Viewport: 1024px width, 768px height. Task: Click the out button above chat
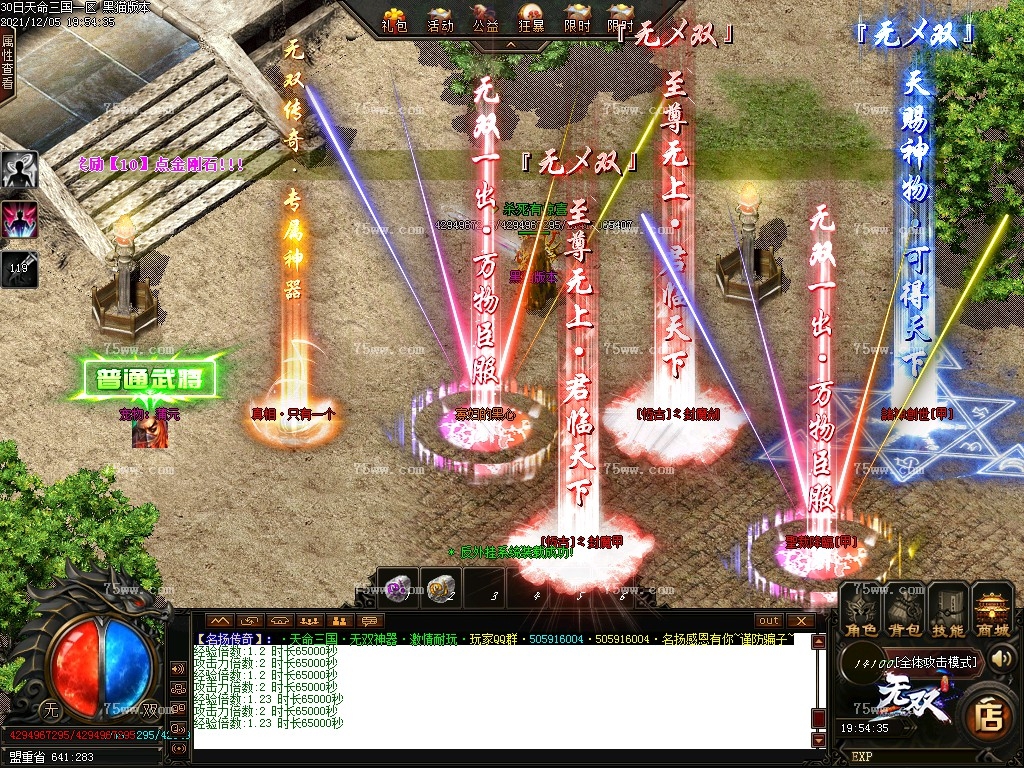pyautogui.click(x=768, y=621)
